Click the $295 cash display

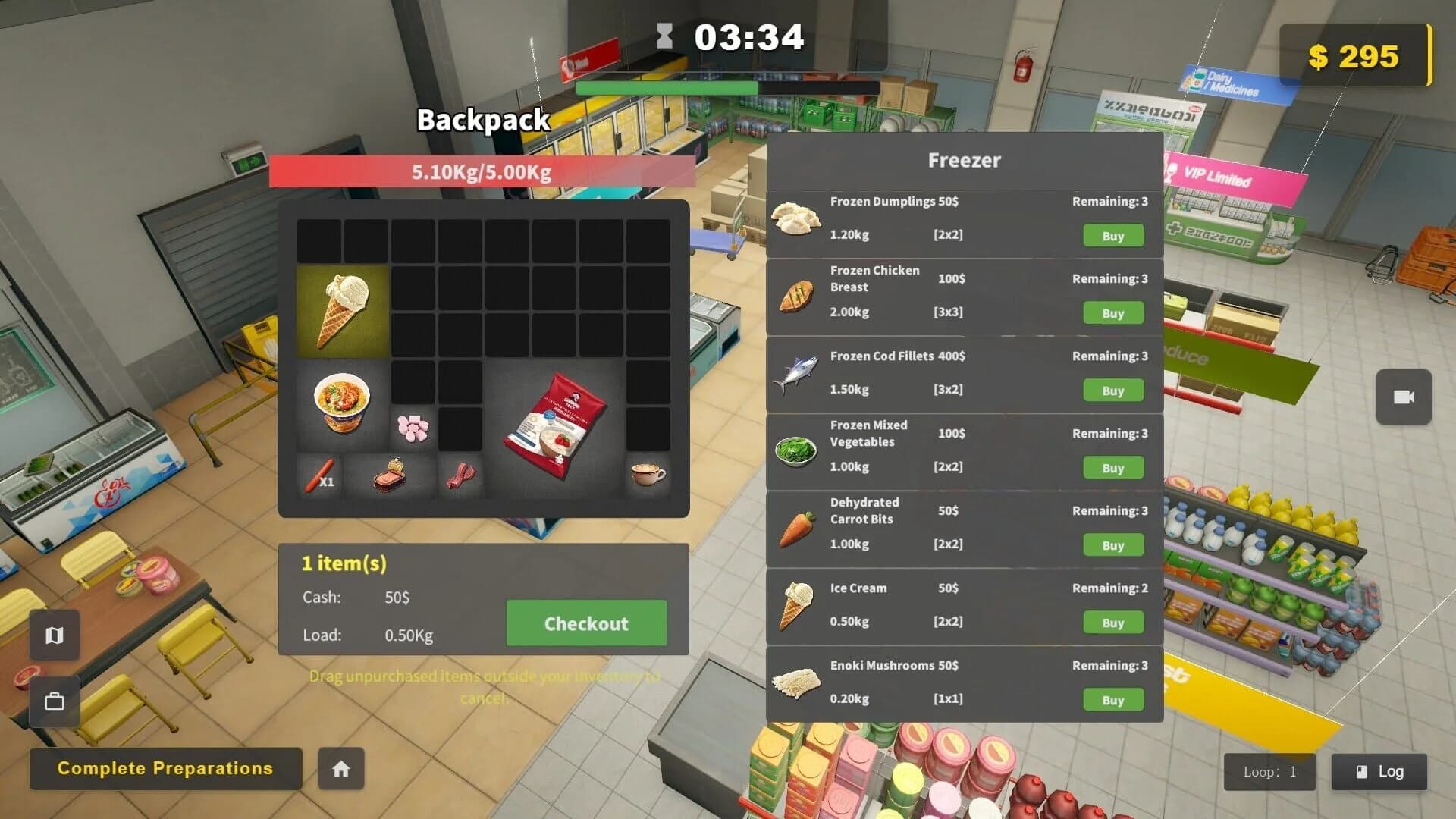pos(1356,57)
